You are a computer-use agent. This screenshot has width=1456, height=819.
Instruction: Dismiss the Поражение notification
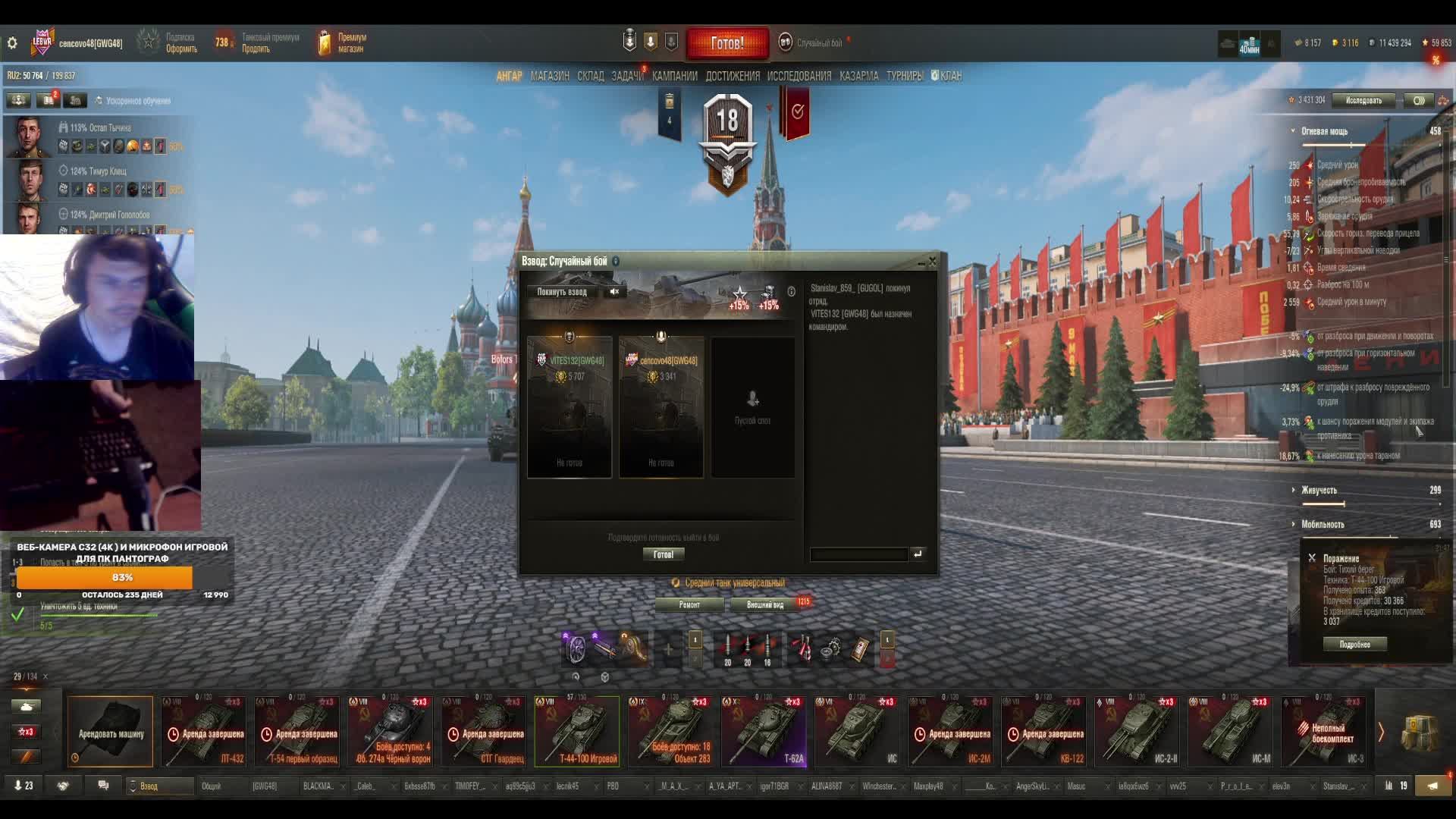tap(1312, 558)
